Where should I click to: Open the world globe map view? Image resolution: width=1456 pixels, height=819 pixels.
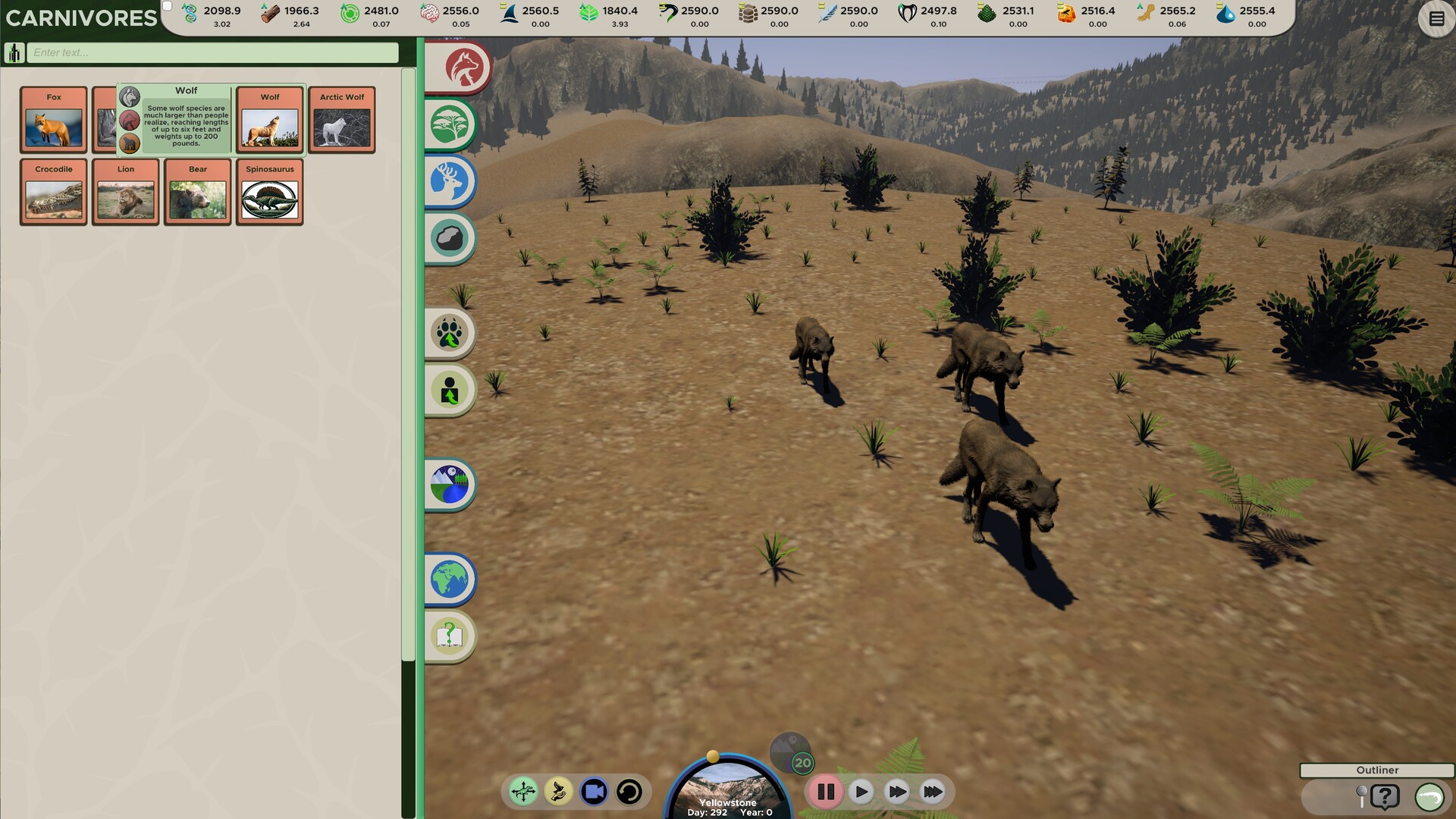coord(448,578)
